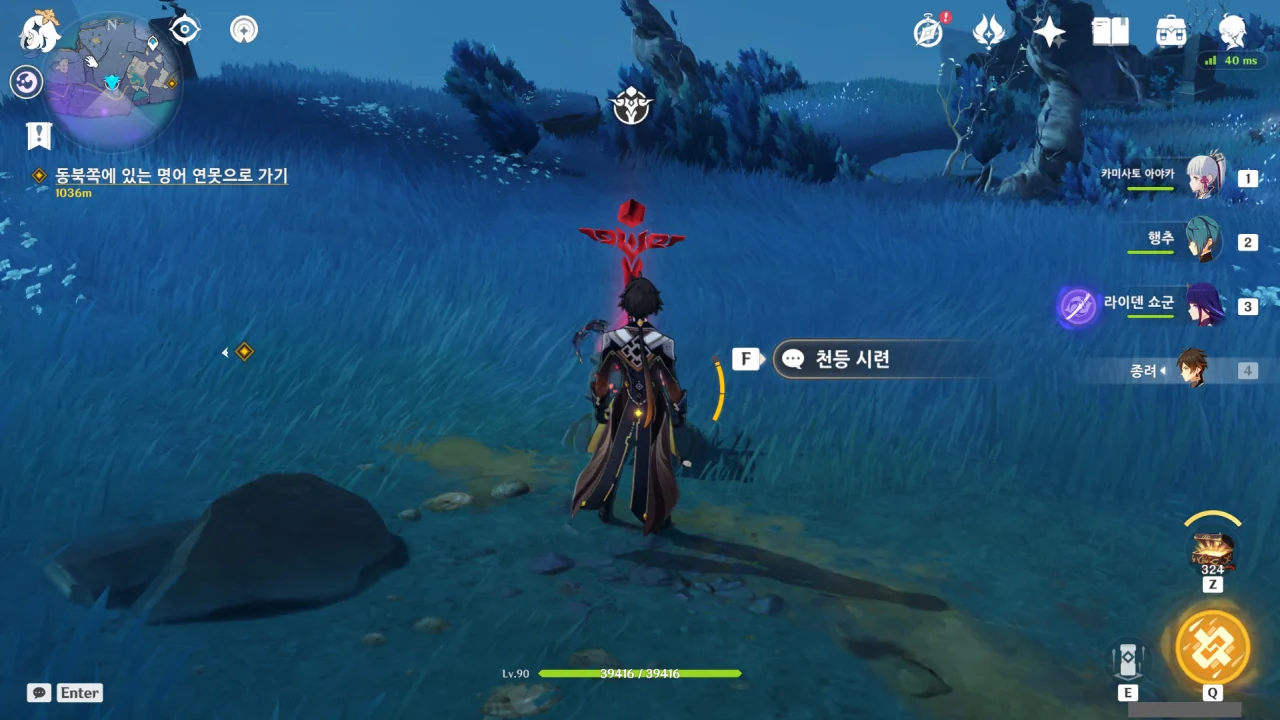Select active character 종려 in party list
The height and width of the screenshot is (720, 1280).
click(x=1192, y=370)
